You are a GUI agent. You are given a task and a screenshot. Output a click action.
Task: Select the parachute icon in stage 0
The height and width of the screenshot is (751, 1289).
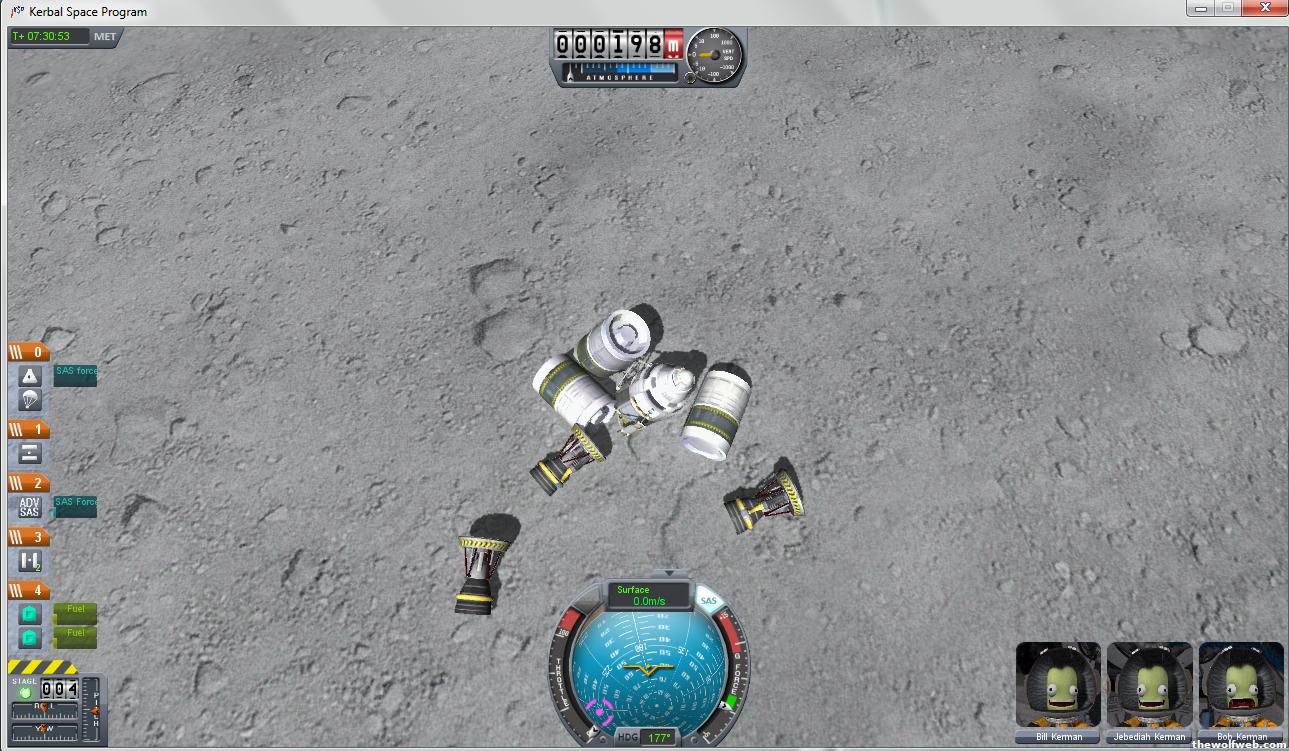30,400
